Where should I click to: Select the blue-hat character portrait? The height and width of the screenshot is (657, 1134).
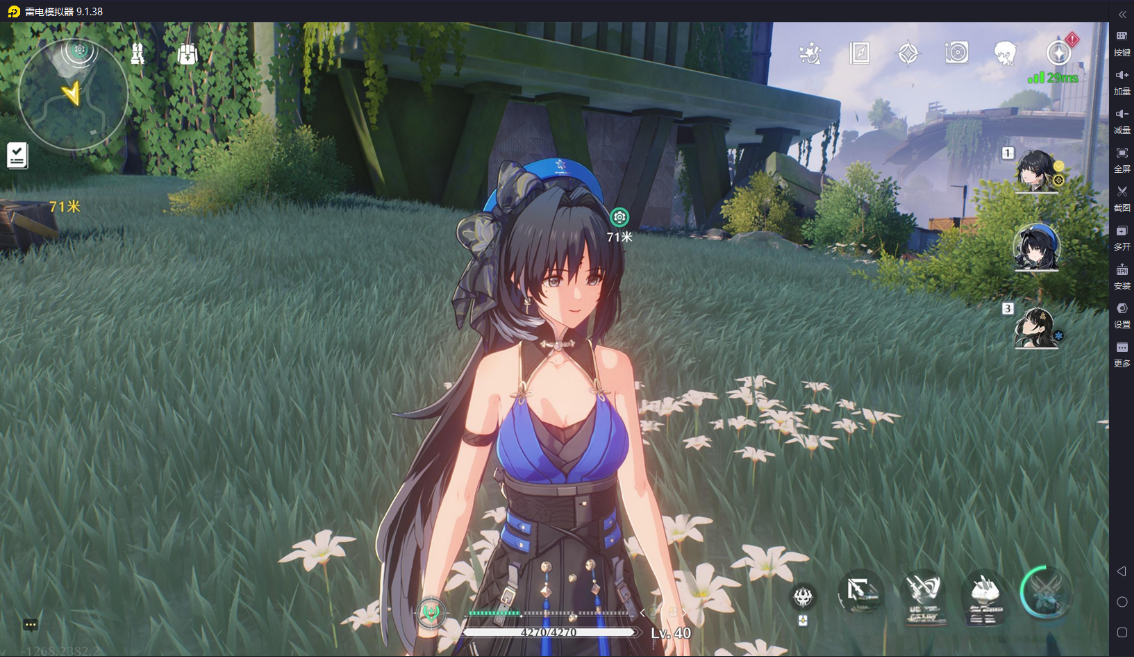1036,247
